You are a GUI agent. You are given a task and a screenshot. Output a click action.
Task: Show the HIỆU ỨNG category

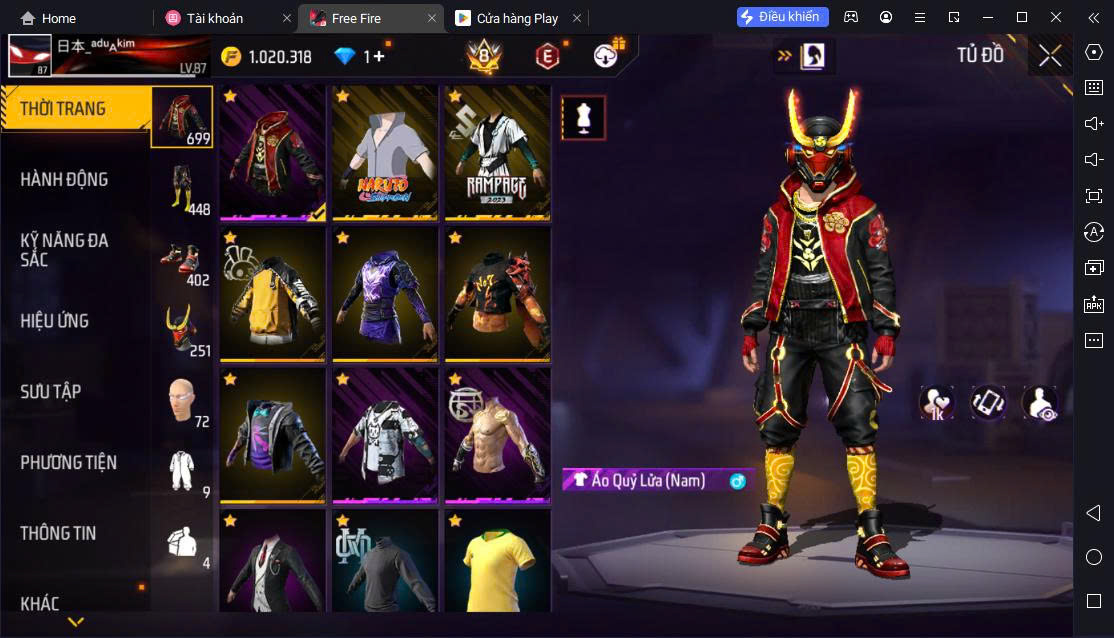(55, 321)
